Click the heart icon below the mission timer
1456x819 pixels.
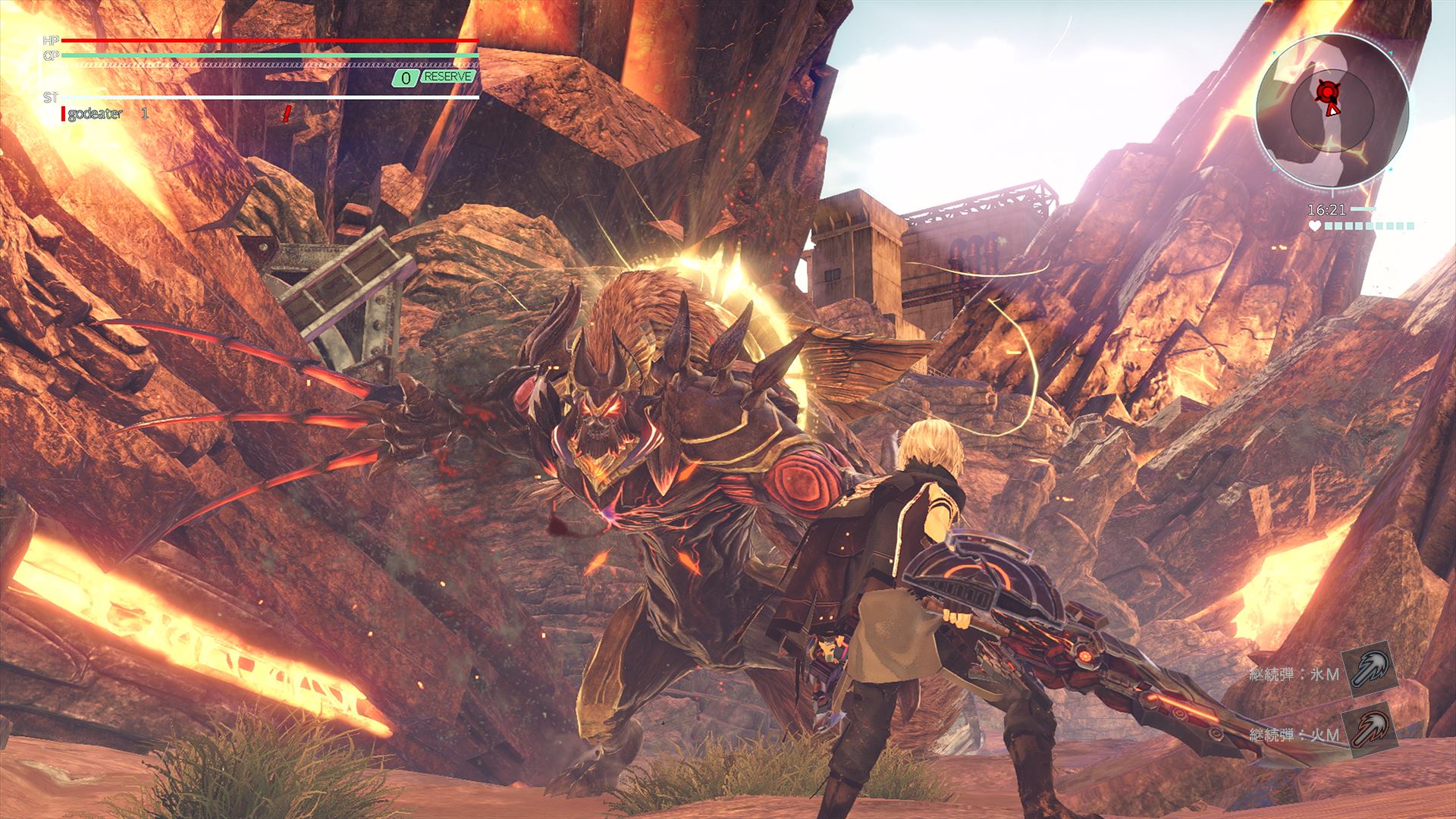click(x=1314, y=225)
